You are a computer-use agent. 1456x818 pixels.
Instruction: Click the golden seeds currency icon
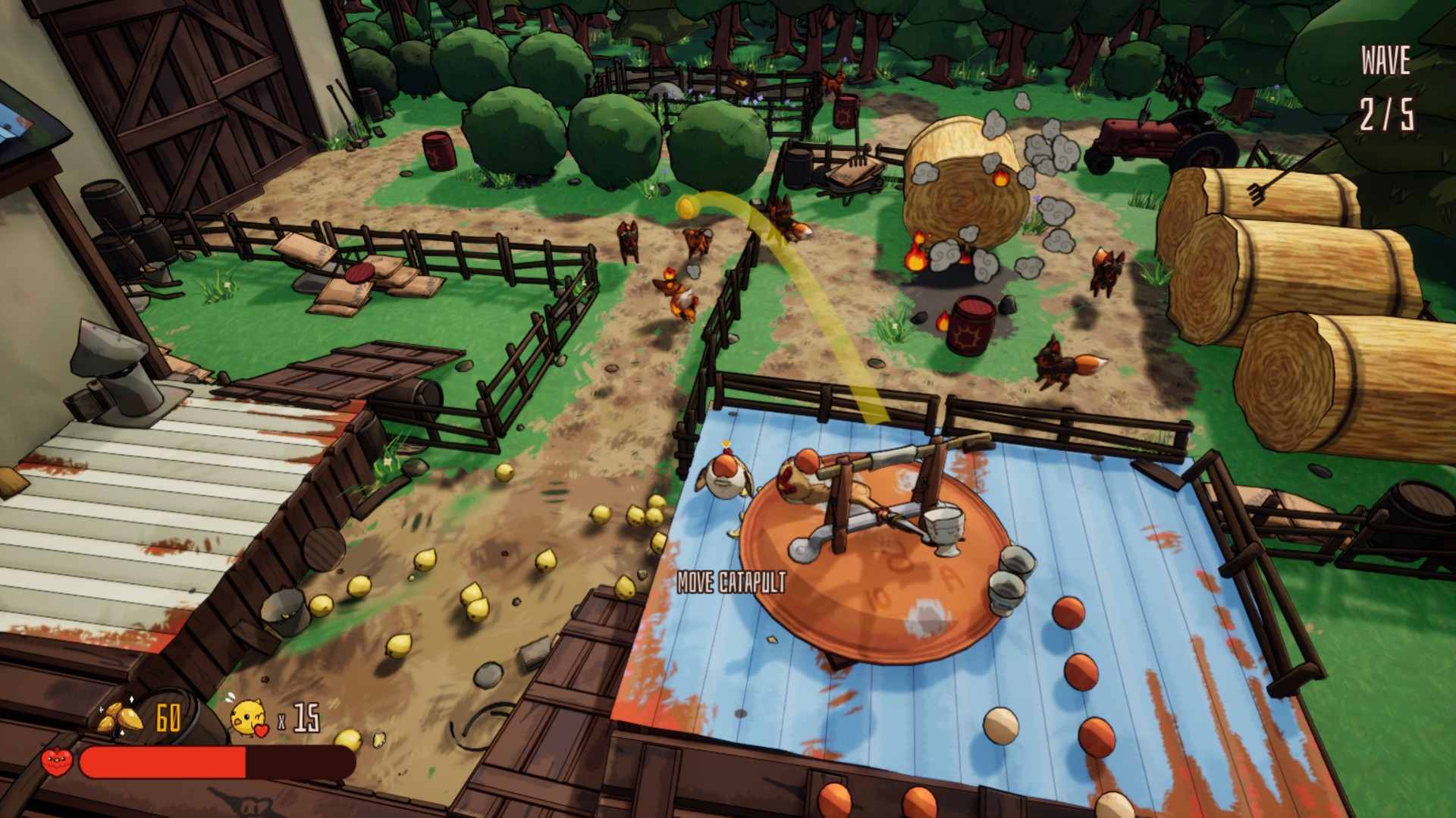pyautogui.click(x=121, y=716)
